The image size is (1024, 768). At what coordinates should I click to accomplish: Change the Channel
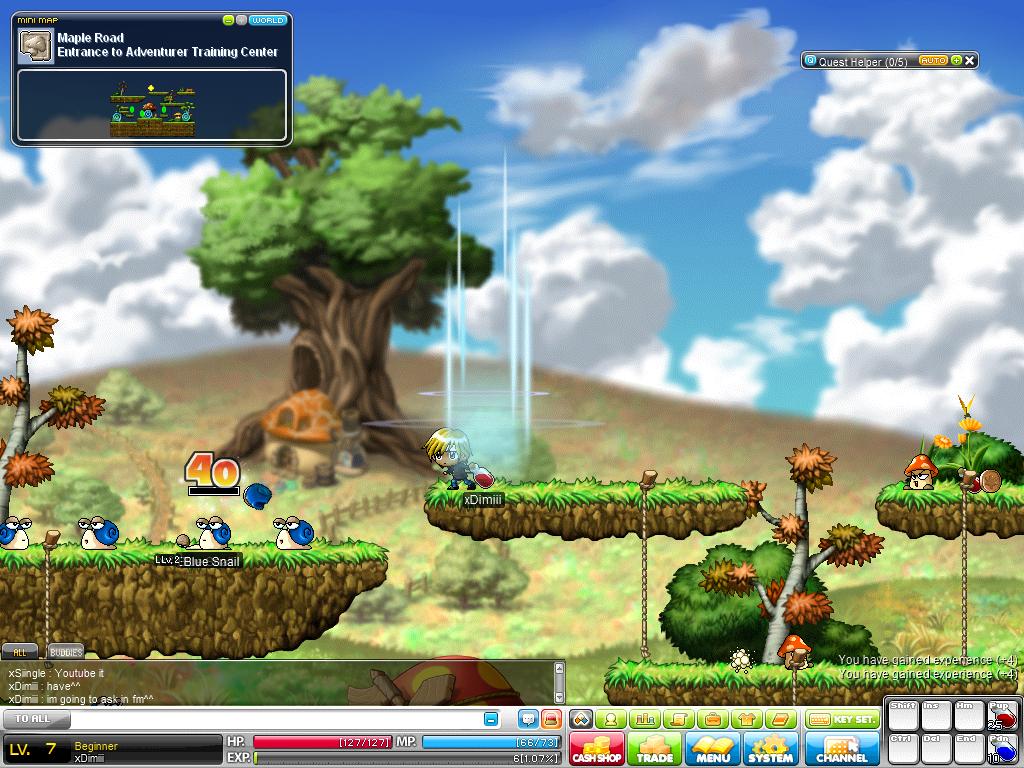coord(841,748)
